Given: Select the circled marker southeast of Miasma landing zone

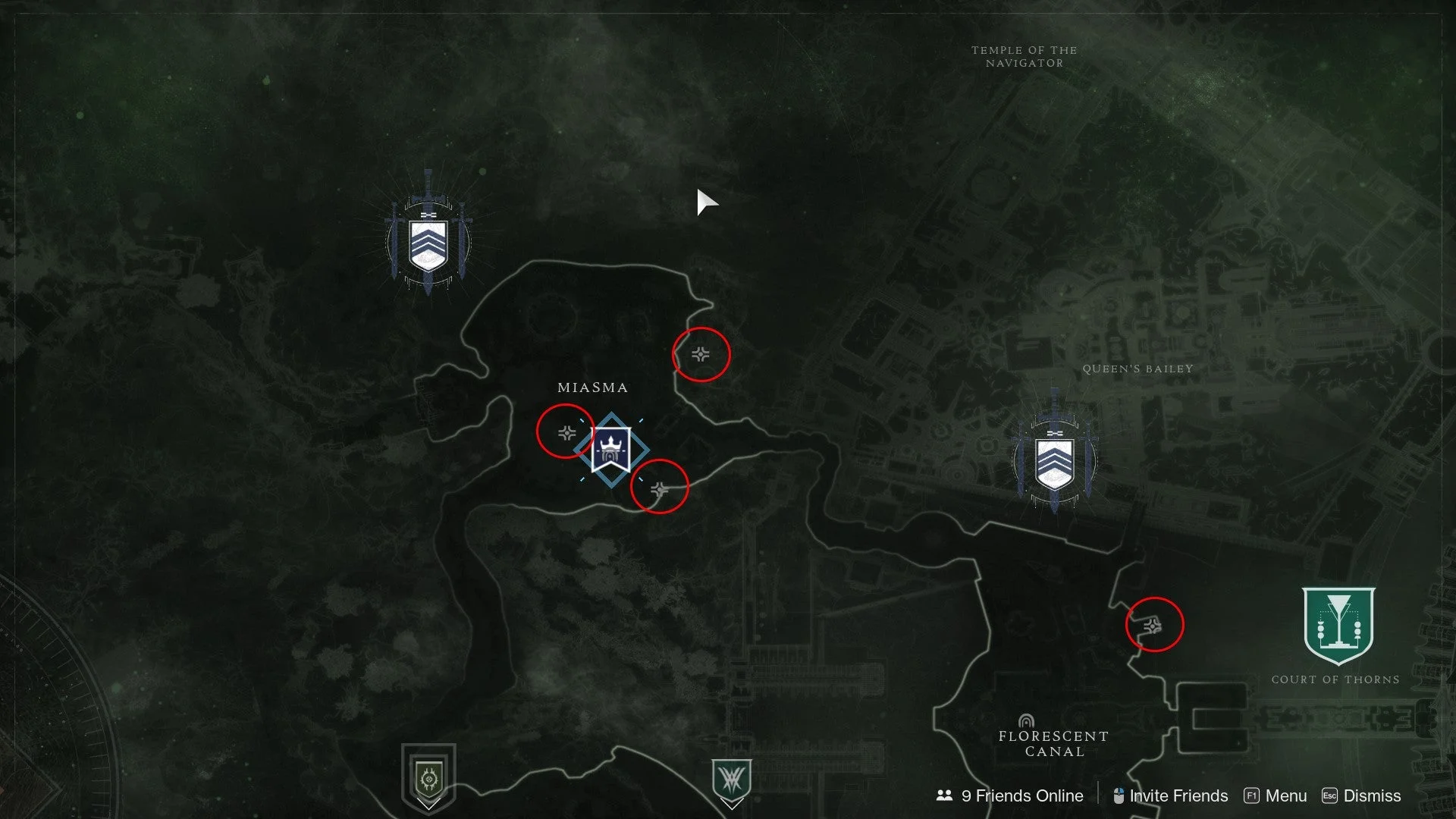Looking at the screenshot, I should pos(659,491).
